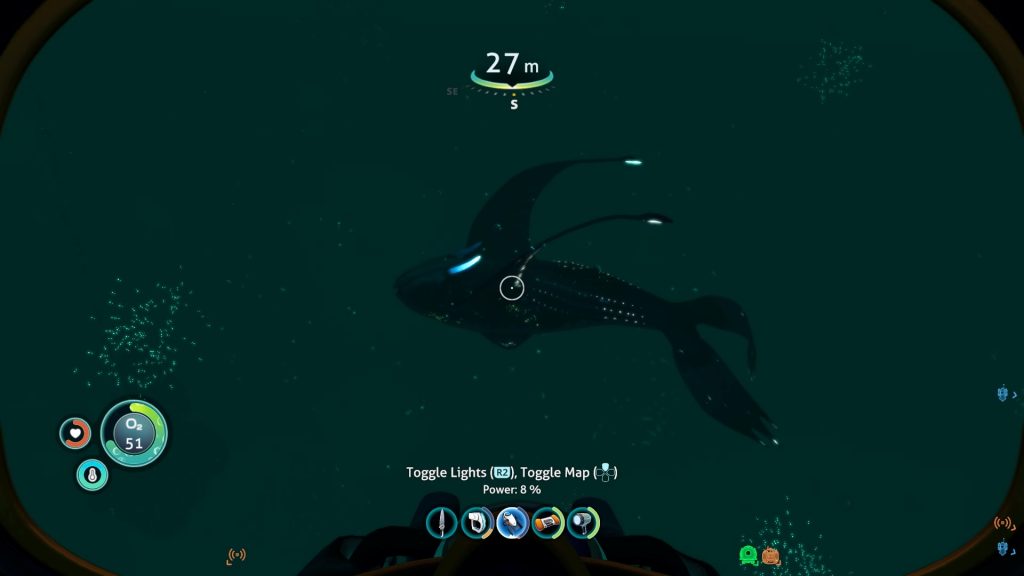Viewport: 1024px width, 576px height.
Task: Click the green vehicle marker icon
Action: (x=748, y=555)
